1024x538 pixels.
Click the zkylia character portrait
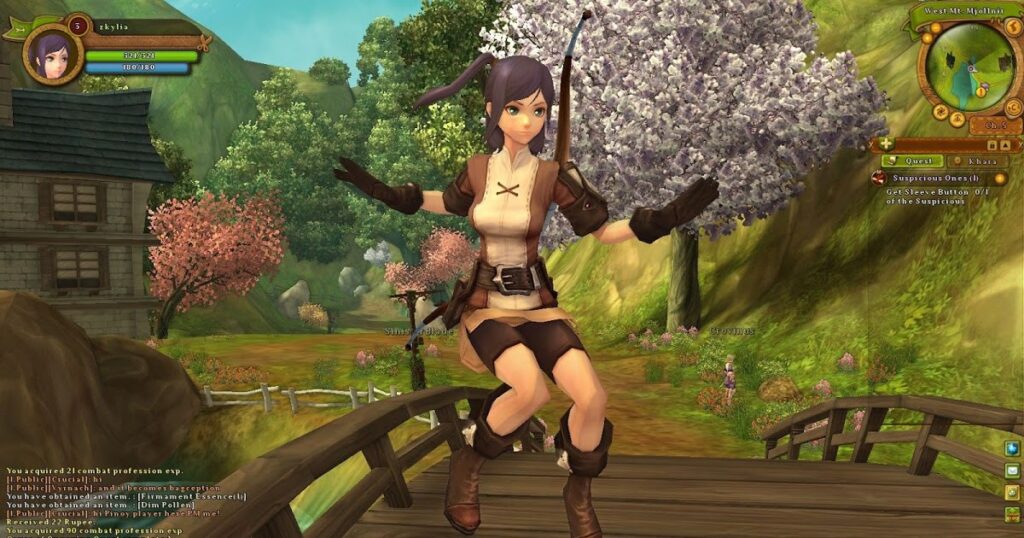click(53, 53)
